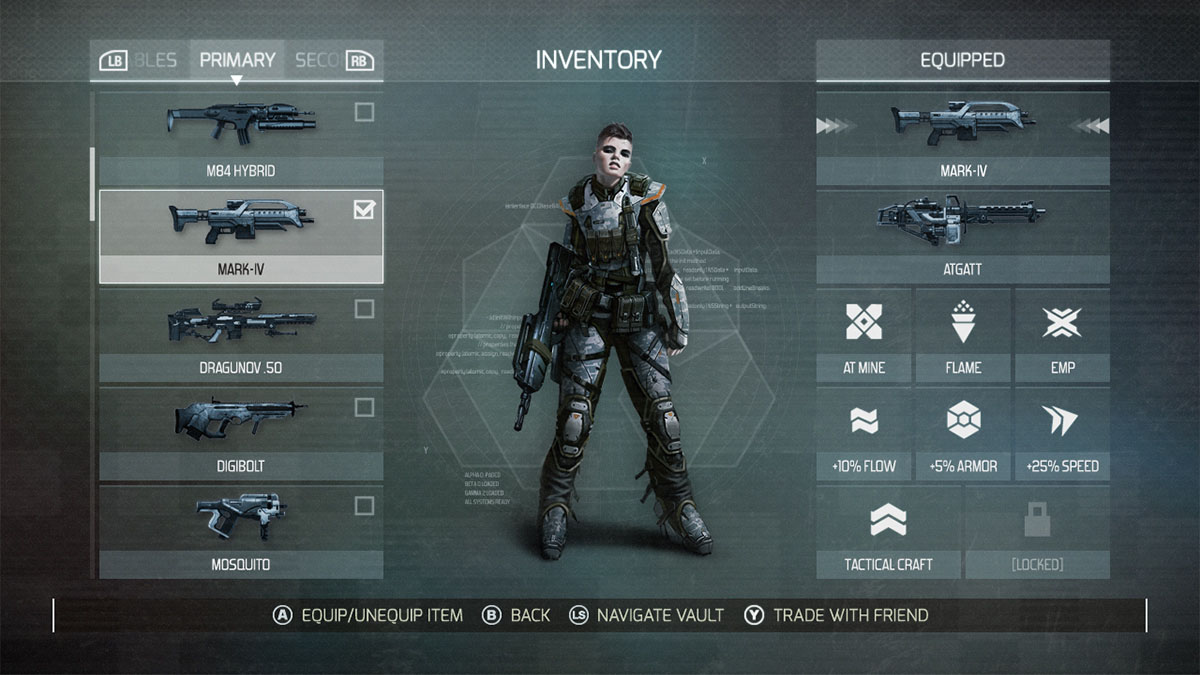The height and width of the screenshot is (675, 1200).
Task: Tick the Digibolt checkbox
Action: 364,407
